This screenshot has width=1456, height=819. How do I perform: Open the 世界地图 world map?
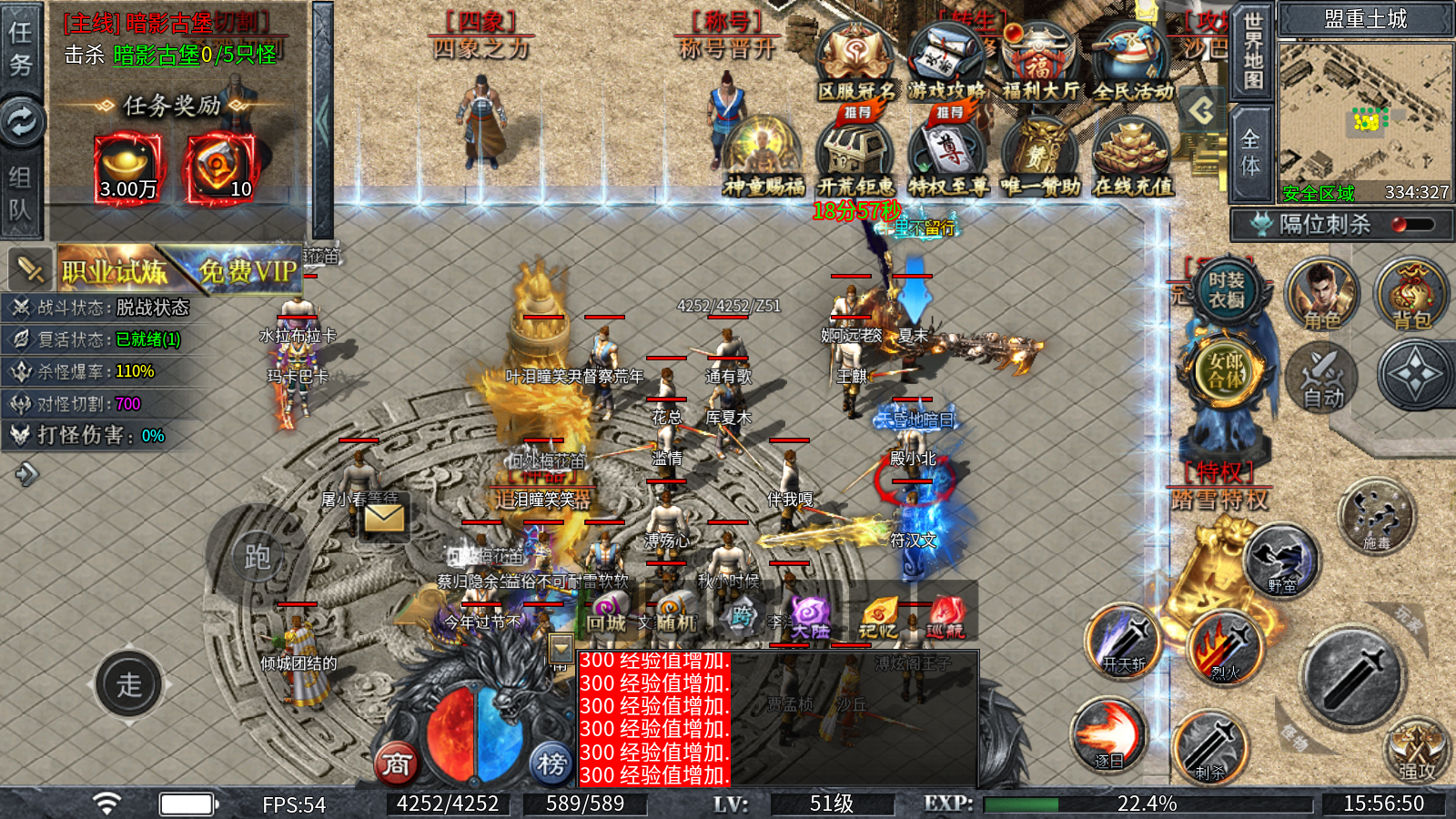coord(1253,50)
